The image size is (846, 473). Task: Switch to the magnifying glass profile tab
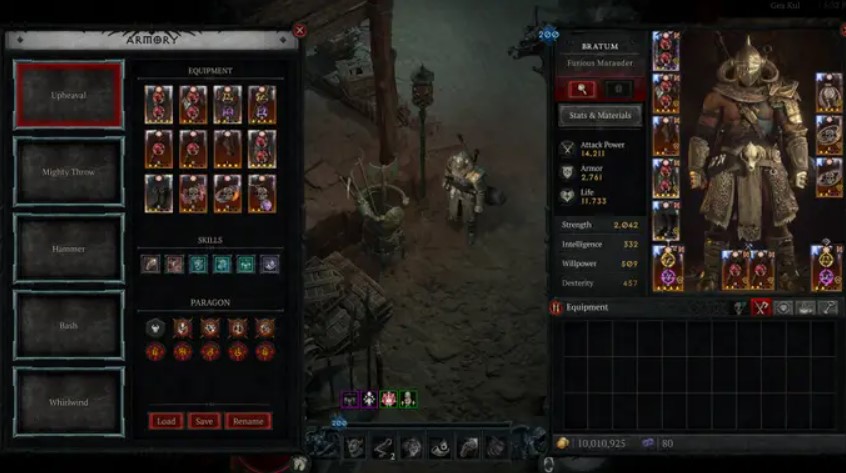pos(582,89)
